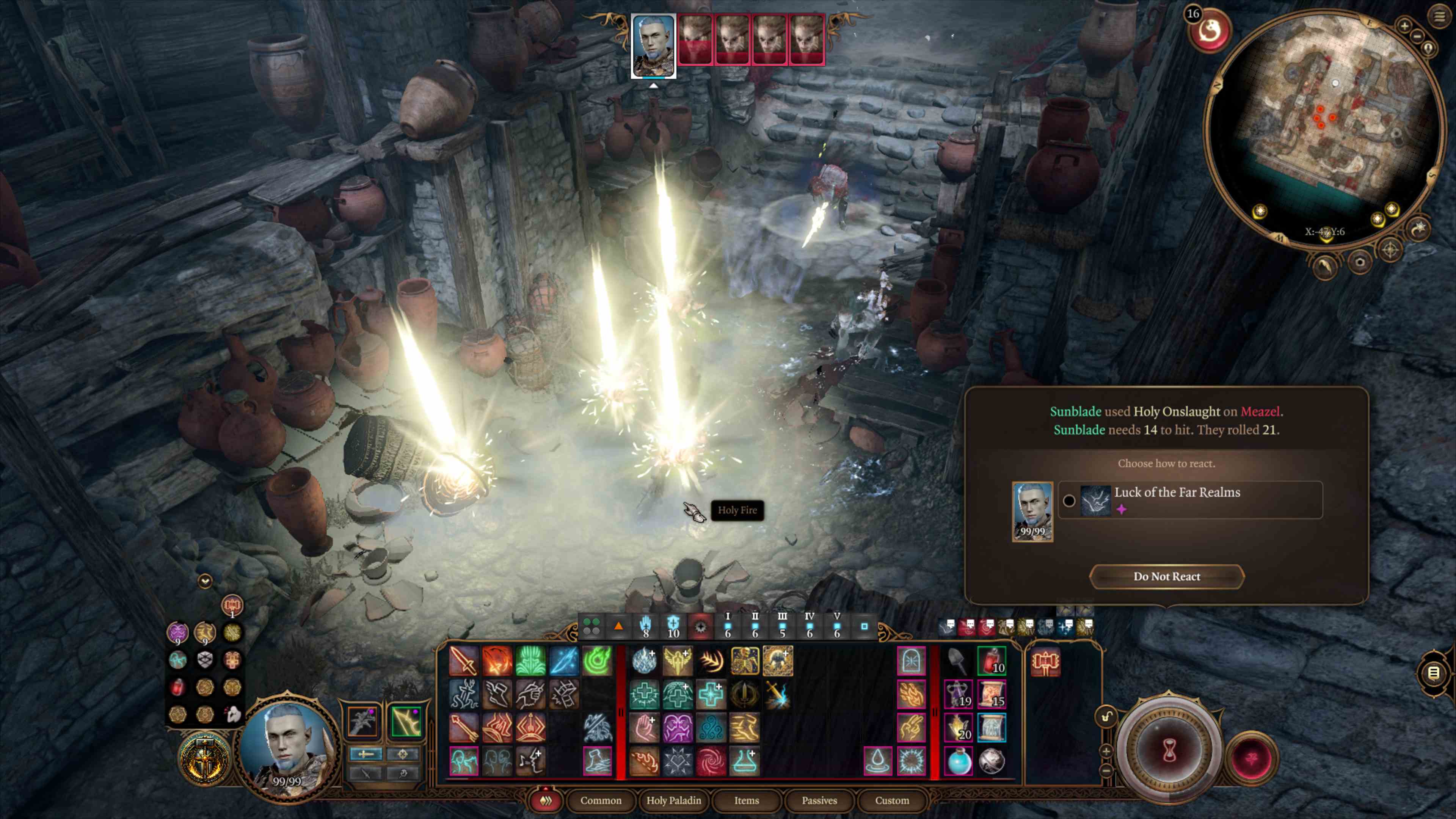Open the Holy Paladin hotbar tab

click(674, 800)
